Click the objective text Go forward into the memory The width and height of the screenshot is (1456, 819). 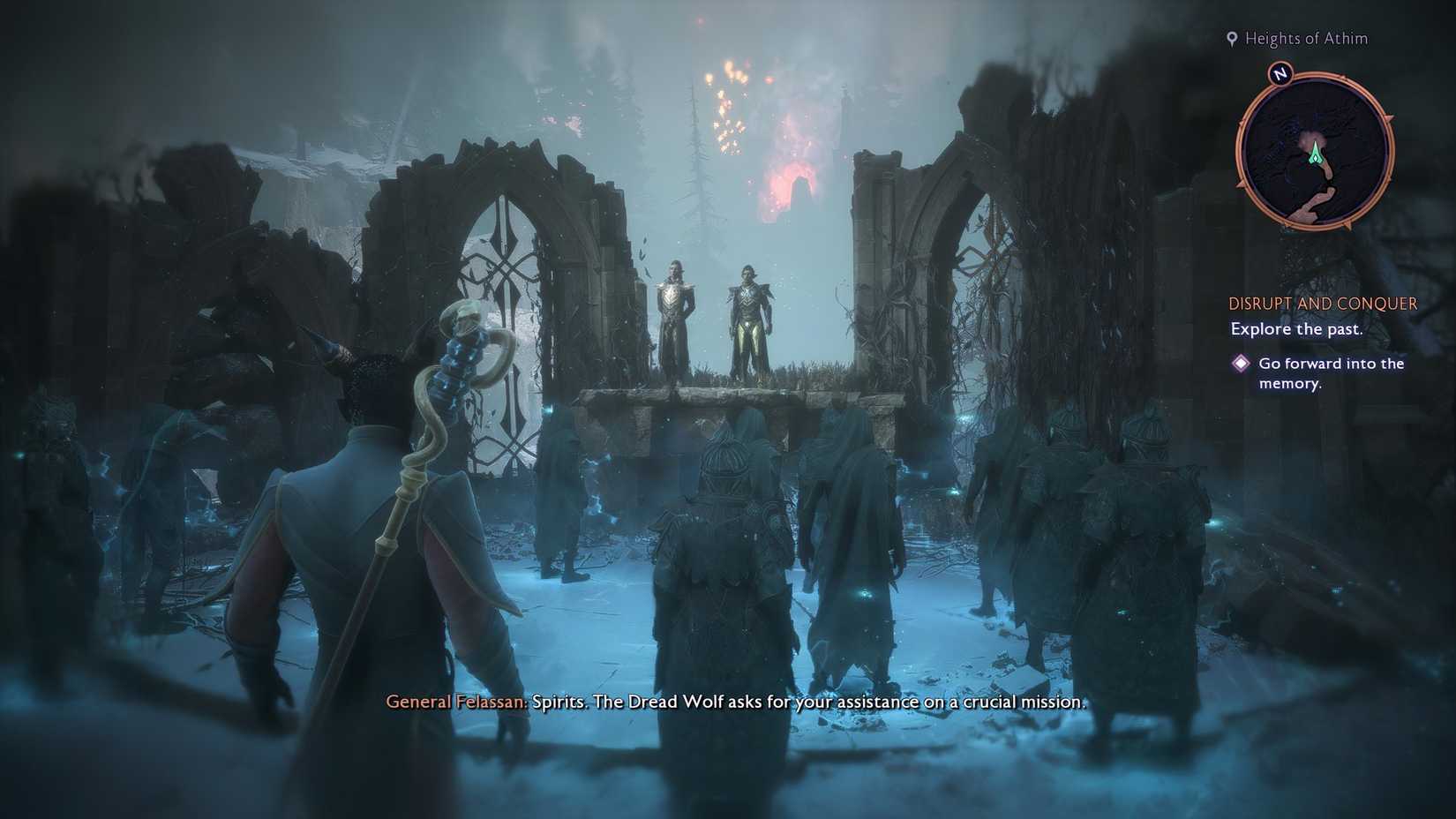point(1332,372)
